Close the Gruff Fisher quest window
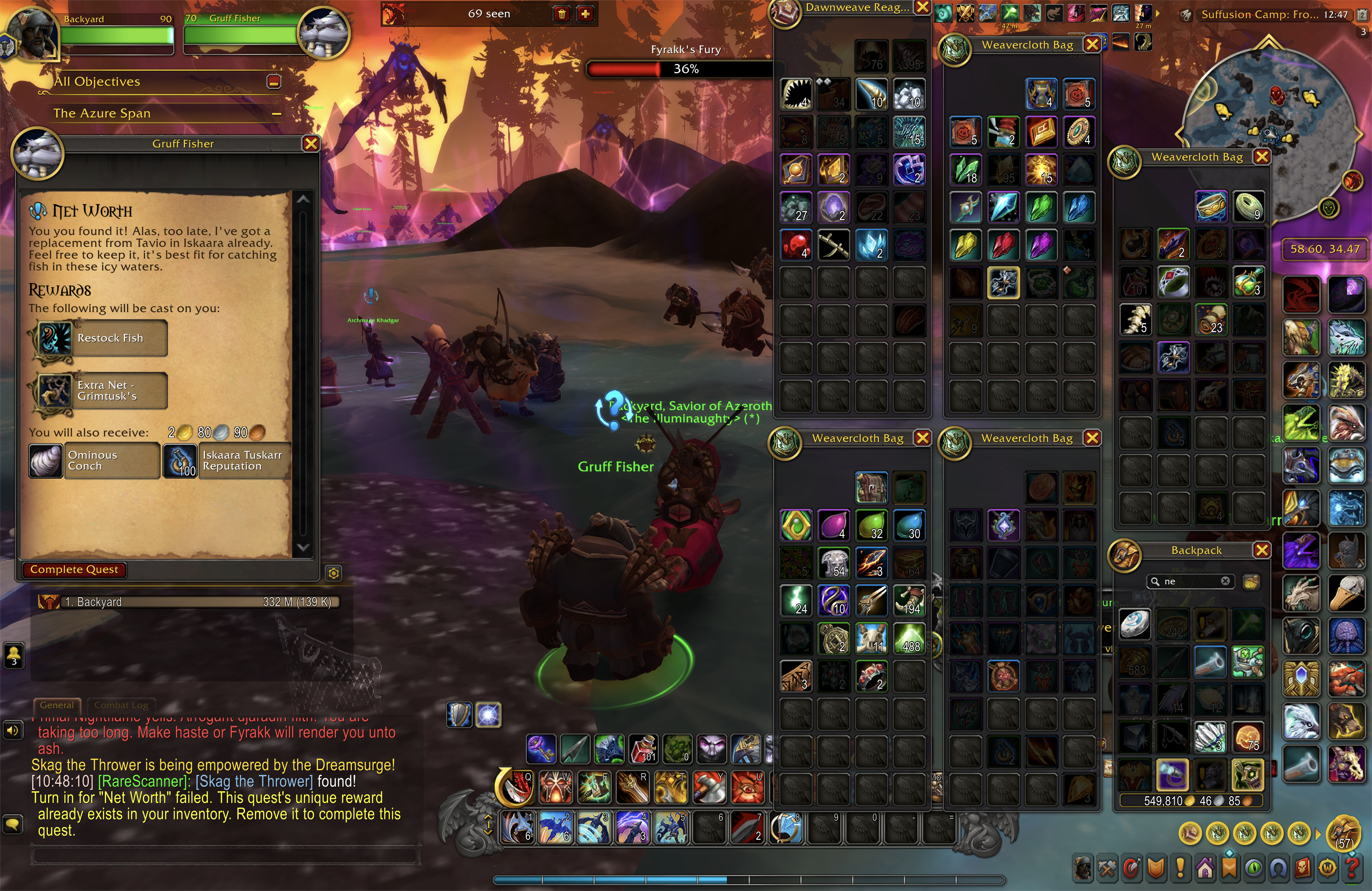Image resolution: width=1372 pixels, height=891 pixels. click(311, 143)
